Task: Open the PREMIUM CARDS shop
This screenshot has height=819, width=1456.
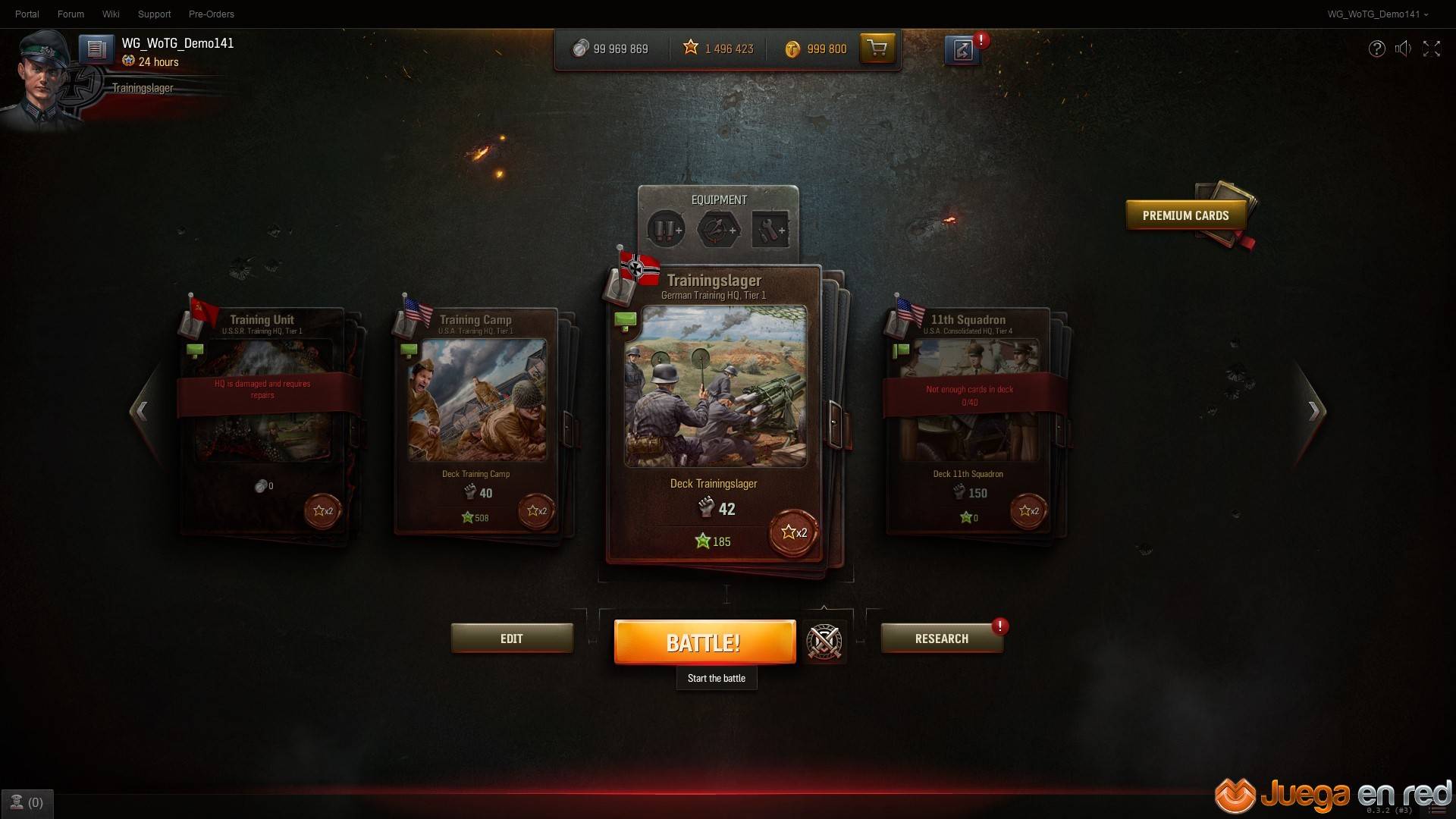Action: (1185, 215)
